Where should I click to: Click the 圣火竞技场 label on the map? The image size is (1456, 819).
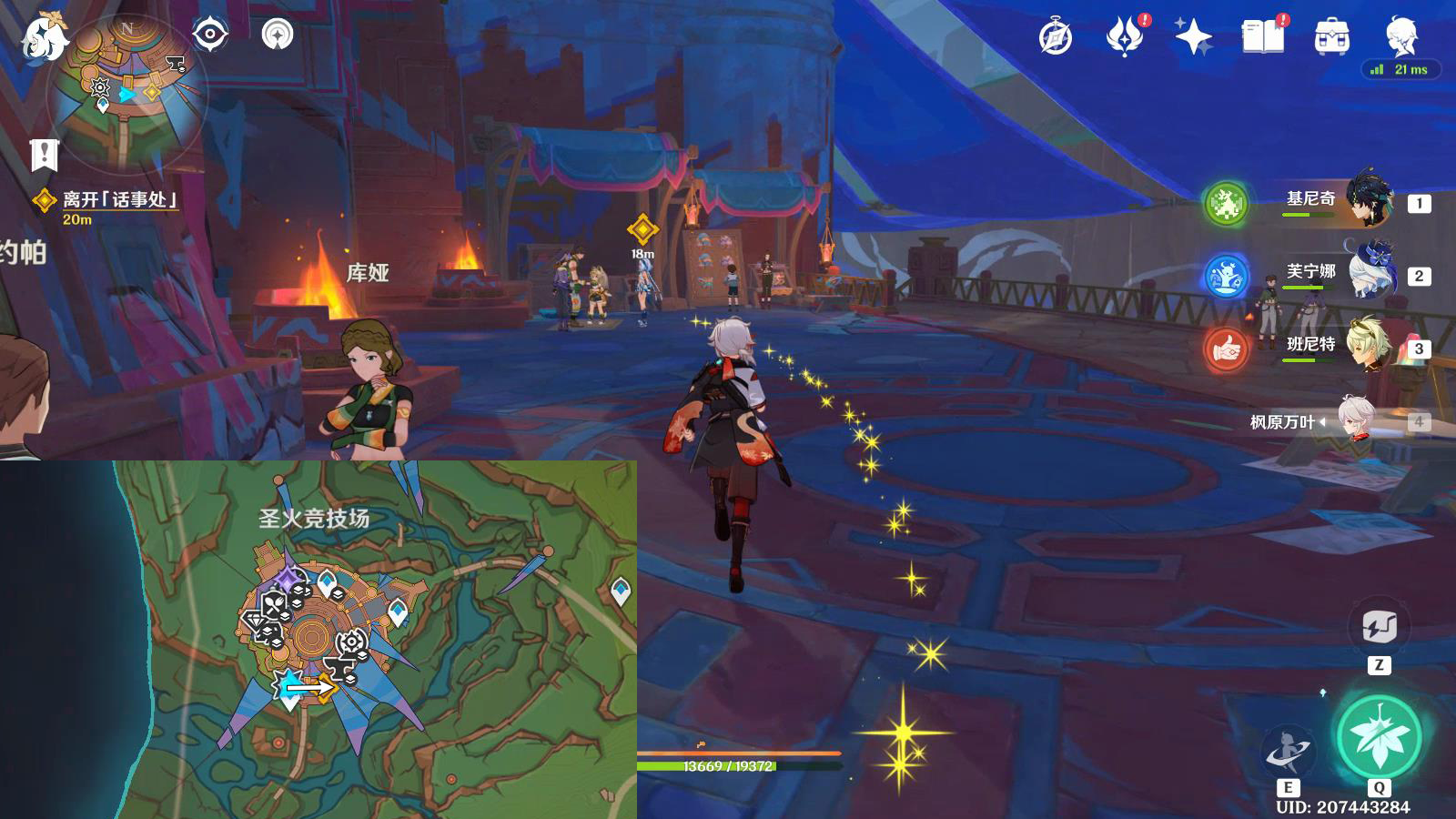[314, 519]
